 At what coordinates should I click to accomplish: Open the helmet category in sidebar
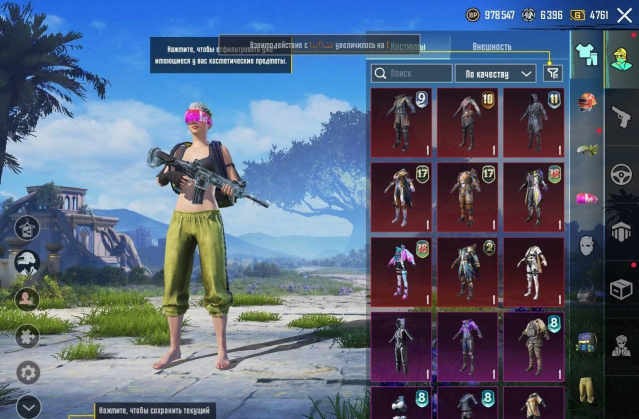pos(587,102)
